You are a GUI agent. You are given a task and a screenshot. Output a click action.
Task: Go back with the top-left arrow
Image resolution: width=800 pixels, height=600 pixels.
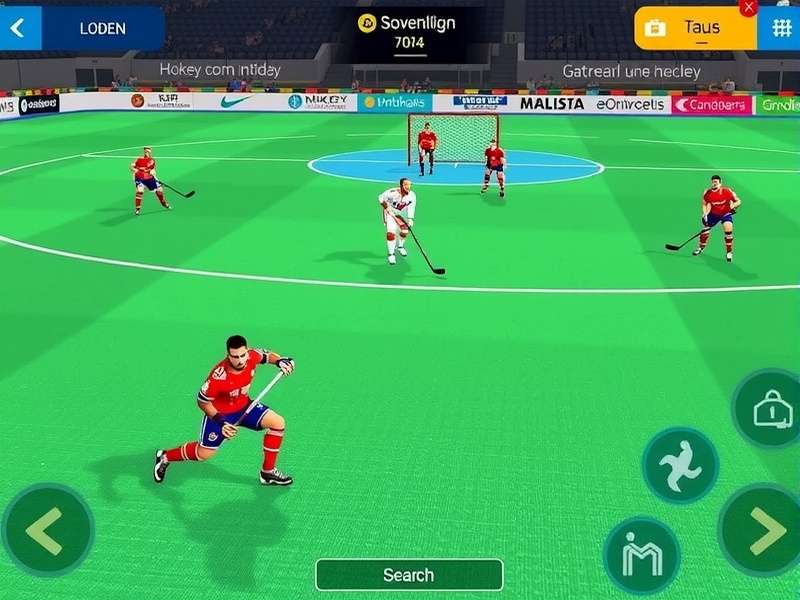point(17,28)
